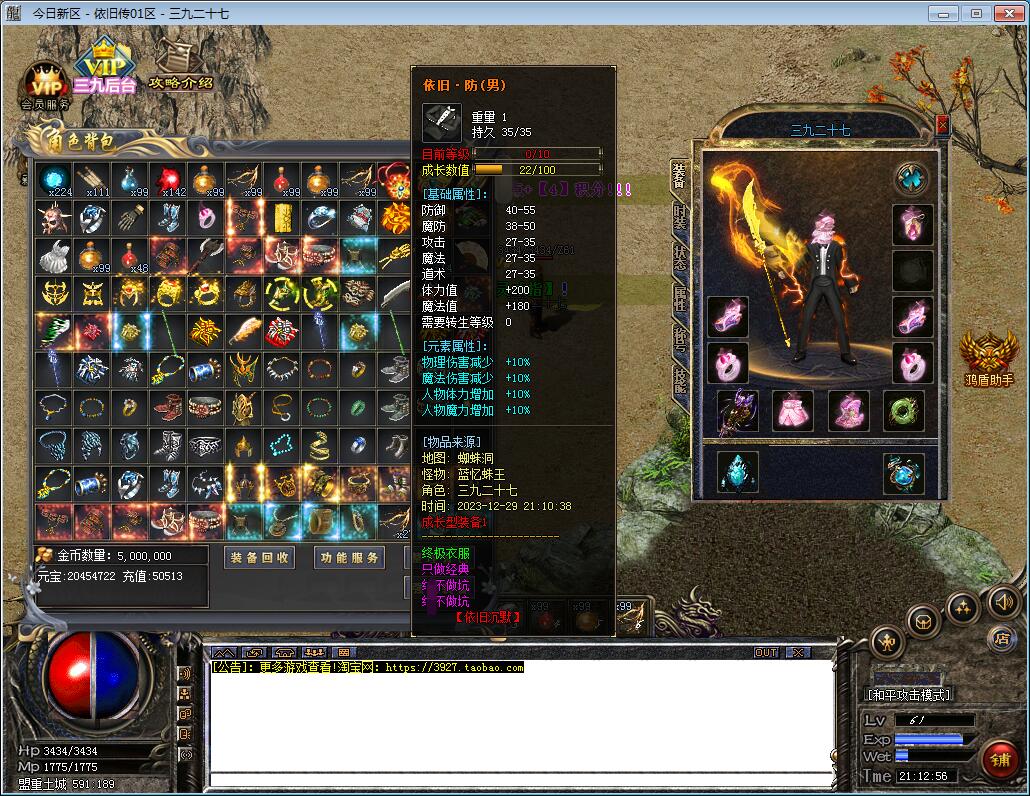Open the 属性 attributes tab
1030x796 pixels.
pos(680,297)
